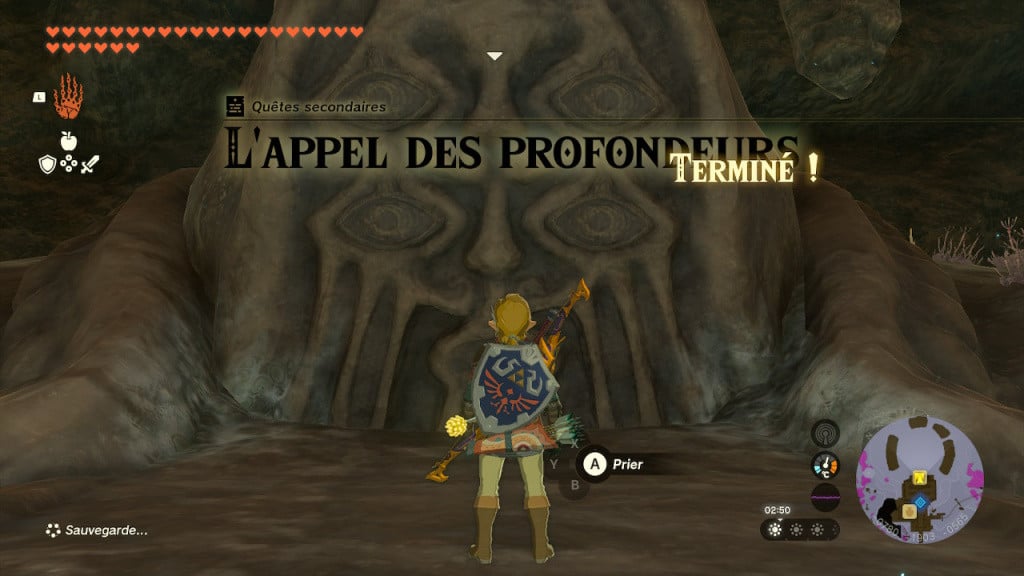This screenshot has width=1024, height=576.
Task: Click the purple-line noise meter icon
Action: point(826,496)
